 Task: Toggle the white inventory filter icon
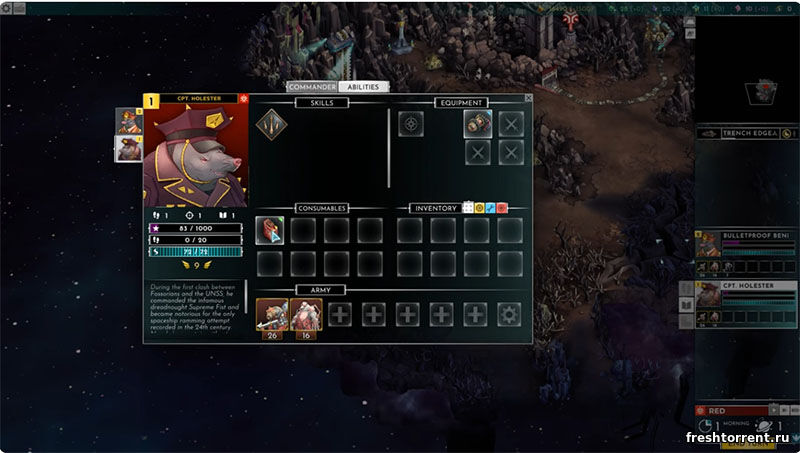click(x=468, y=208)
